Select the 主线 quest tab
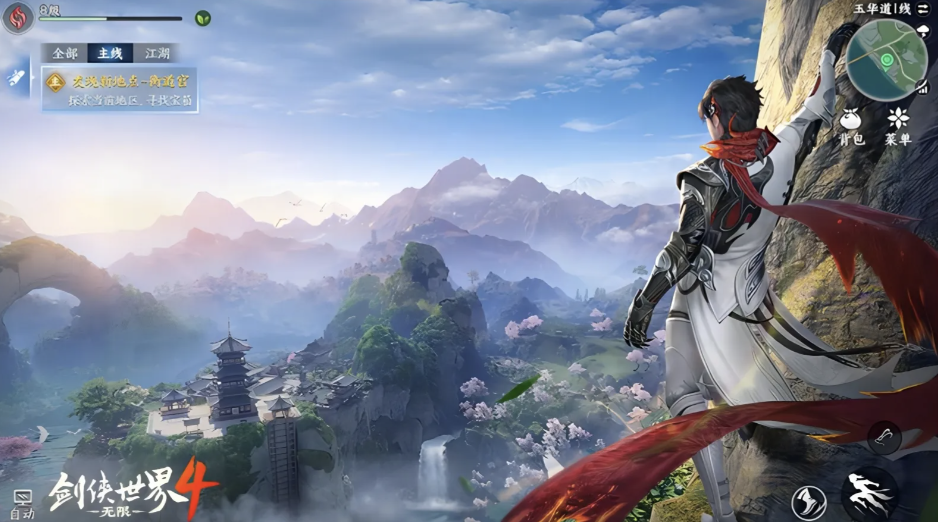This screenshot has height=522, width=938. 109,53
